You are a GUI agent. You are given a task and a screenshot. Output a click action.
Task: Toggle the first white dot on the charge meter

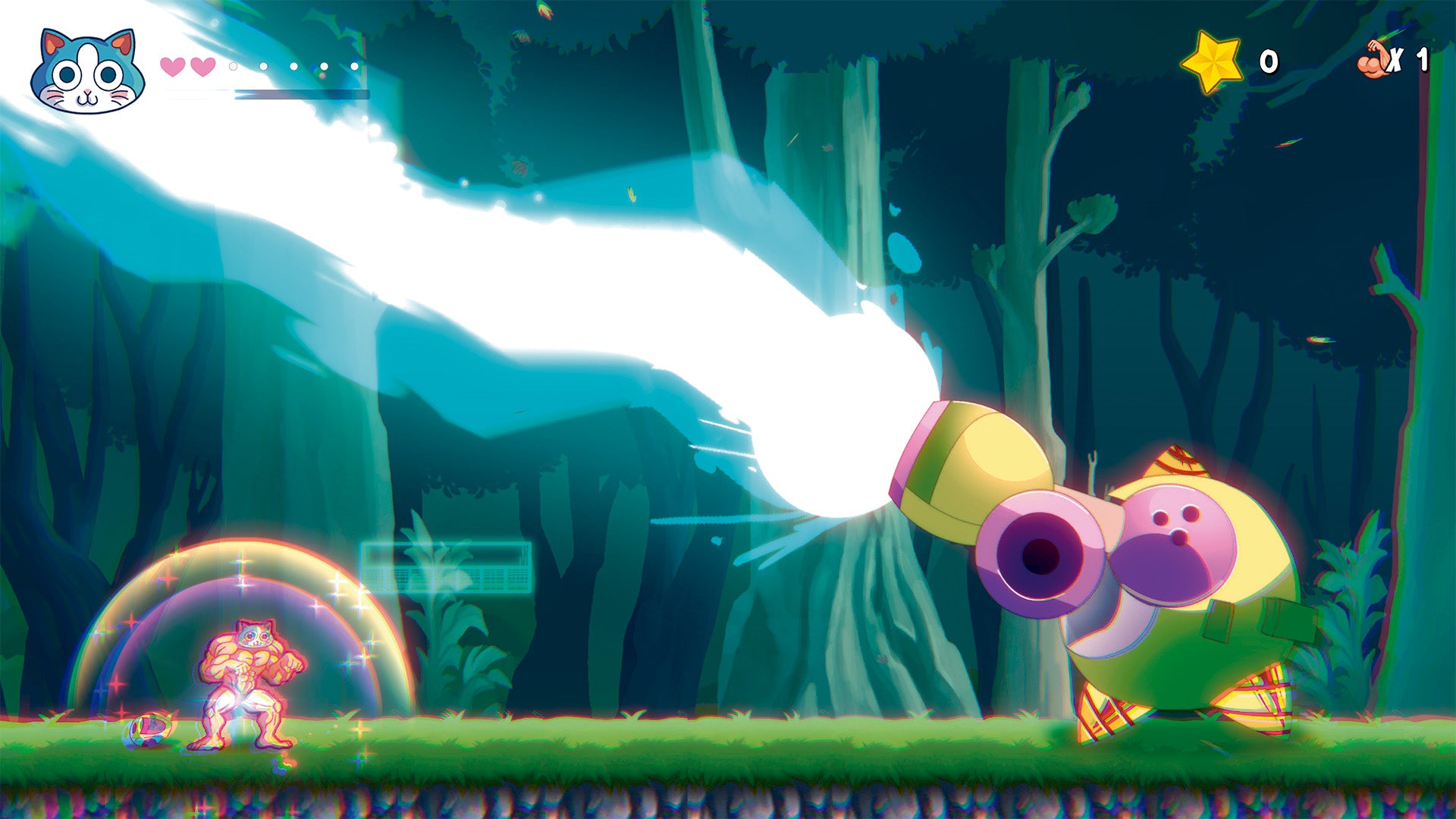[x=263, y=66]
